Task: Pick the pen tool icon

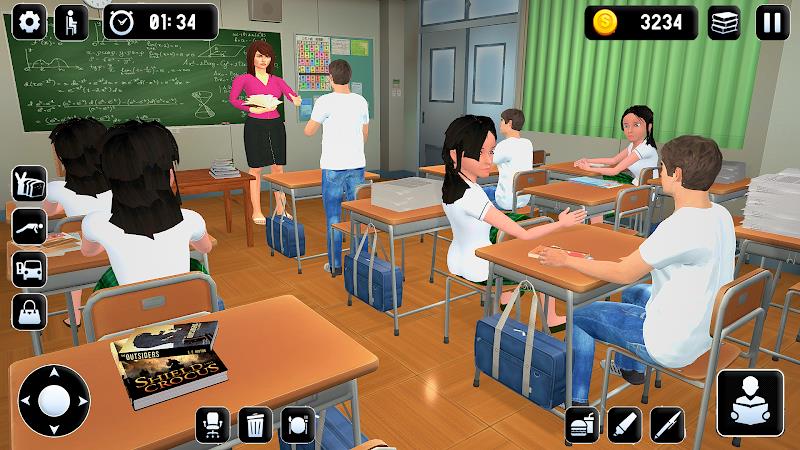Action: 668,424
